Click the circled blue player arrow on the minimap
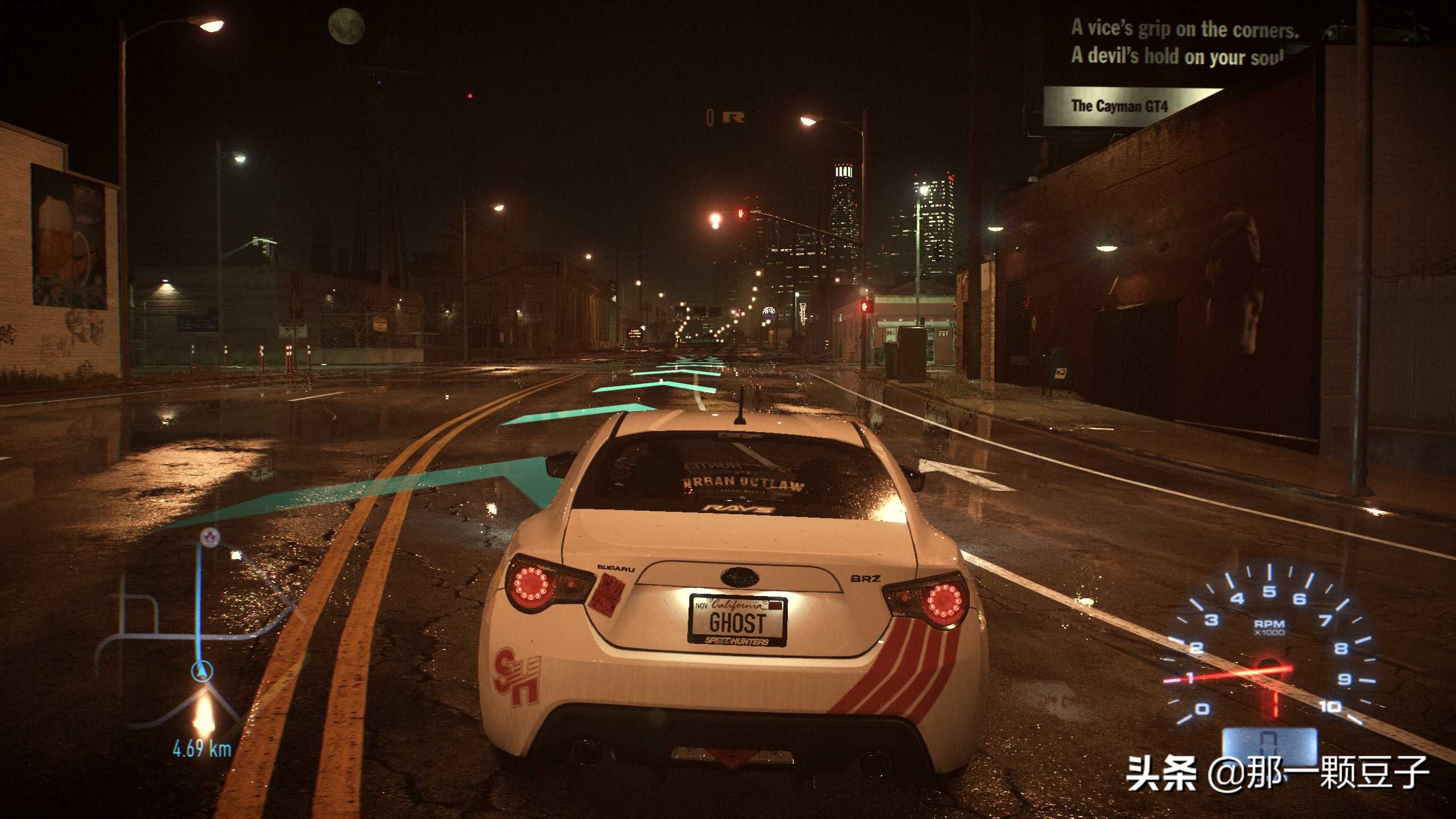Image resolution: width=1456 pixels, height=819 pixels. coord(202,671)
